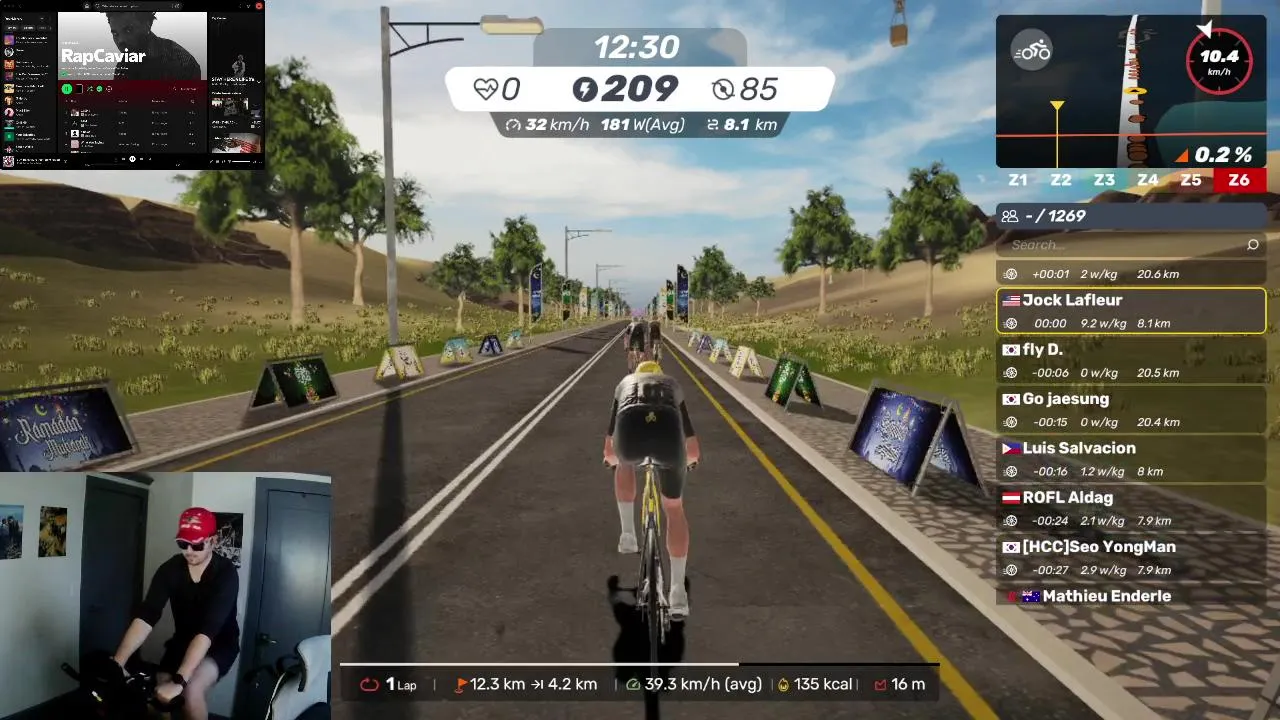Screen dimensions: 1280x720
Task: Choose Mathieu Enderle in the rider list
Action: click(1131, 596)
